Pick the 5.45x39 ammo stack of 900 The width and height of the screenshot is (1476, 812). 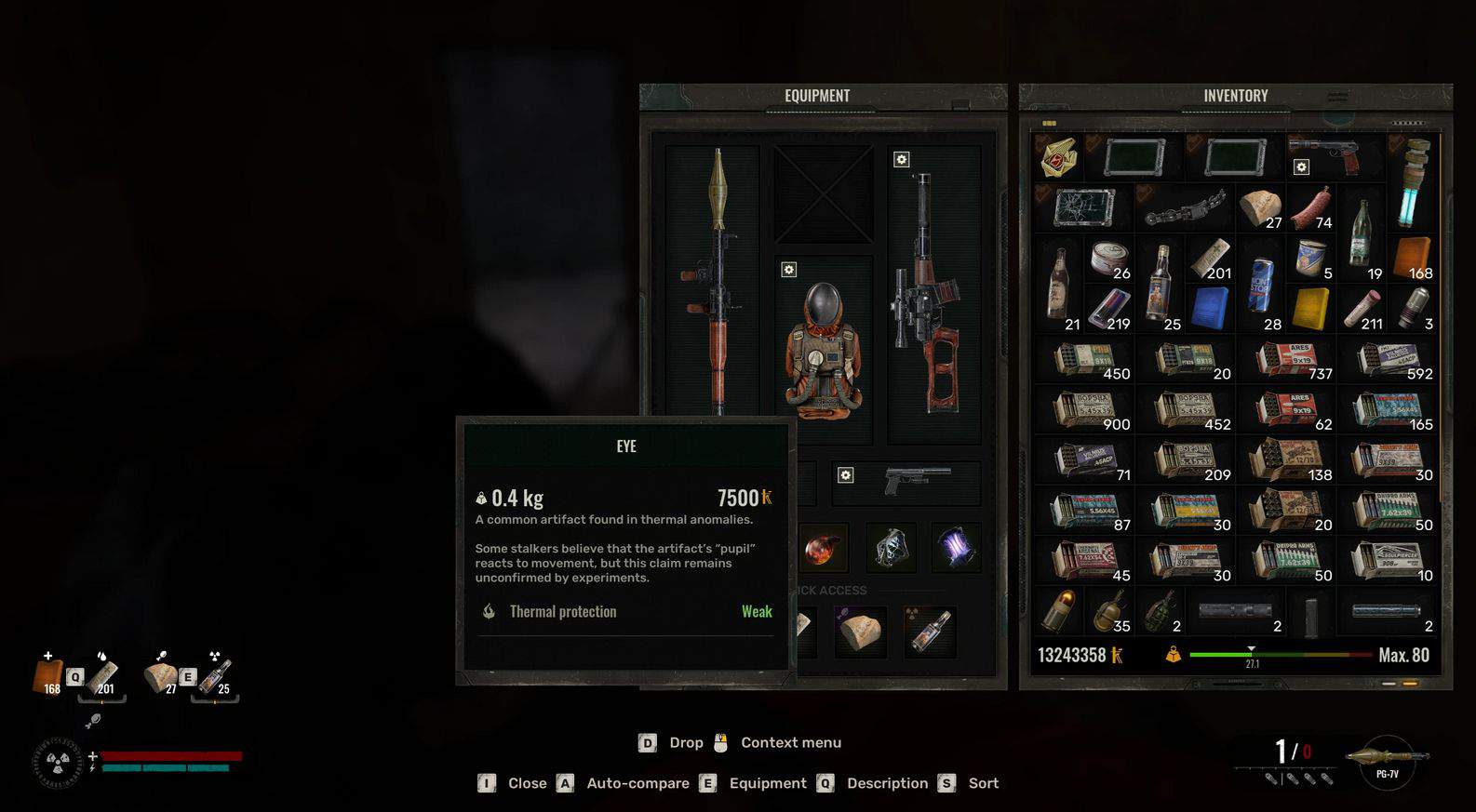[1092, 409]
